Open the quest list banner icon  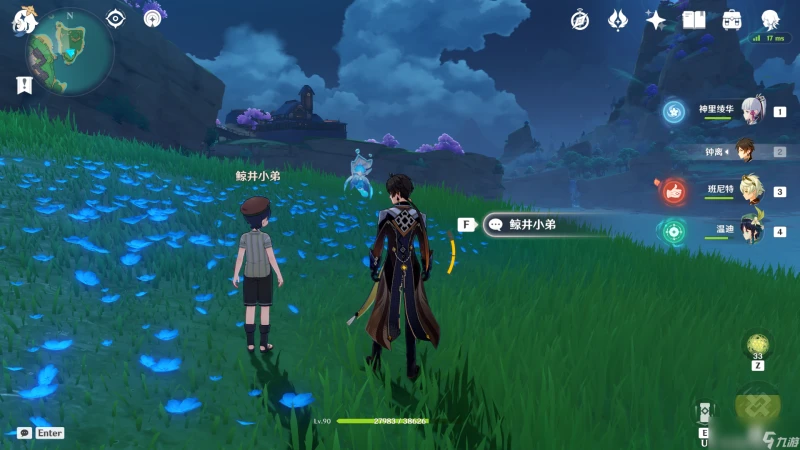[24, 85]
